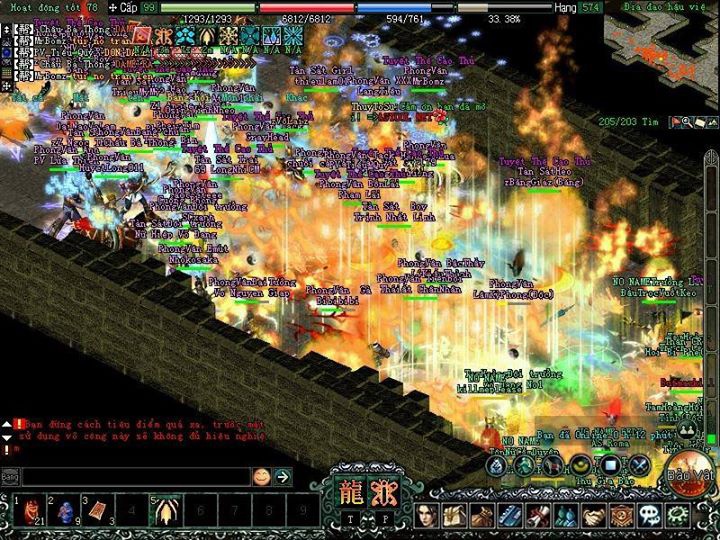Use the blue potion in hotbar slot 2
Screen dimensions: 720x540
[62, 510]
